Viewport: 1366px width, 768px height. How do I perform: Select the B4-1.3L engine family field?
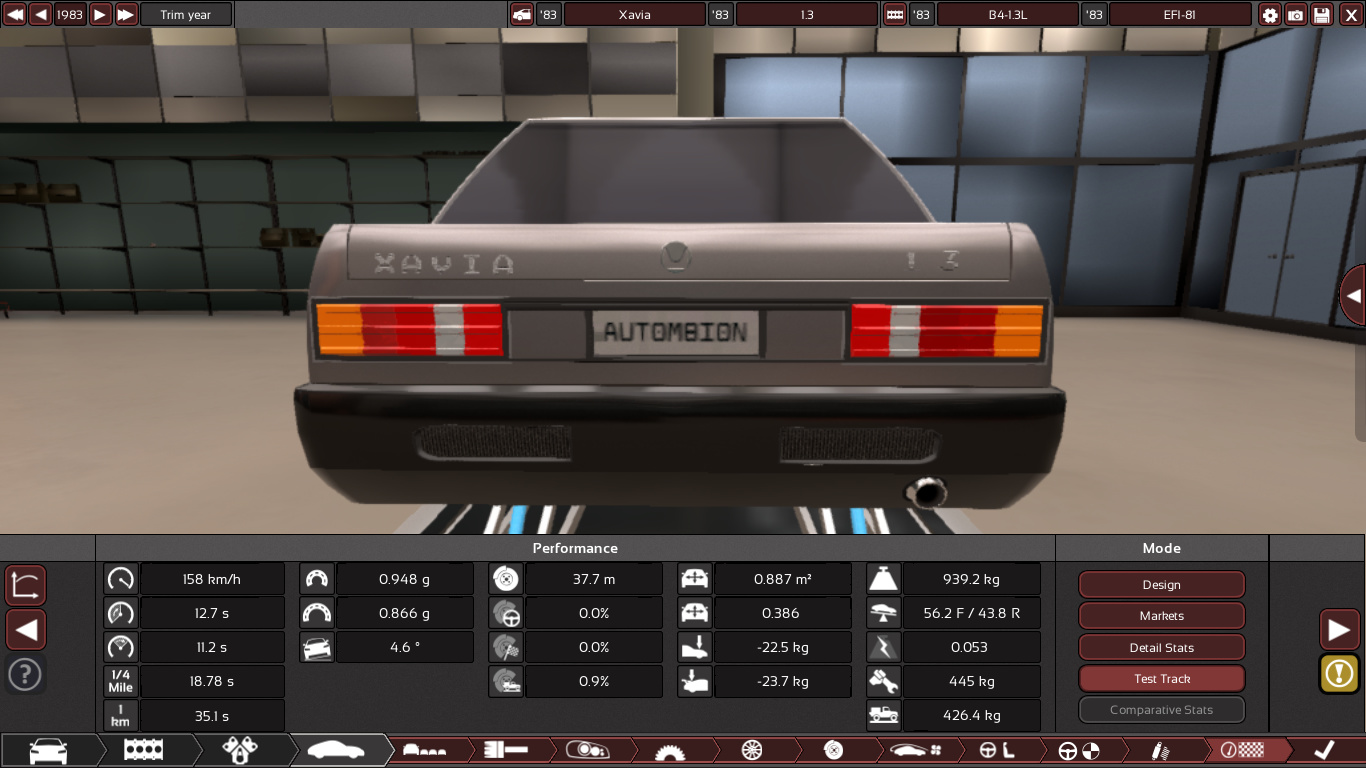(x=1007, y=15)
